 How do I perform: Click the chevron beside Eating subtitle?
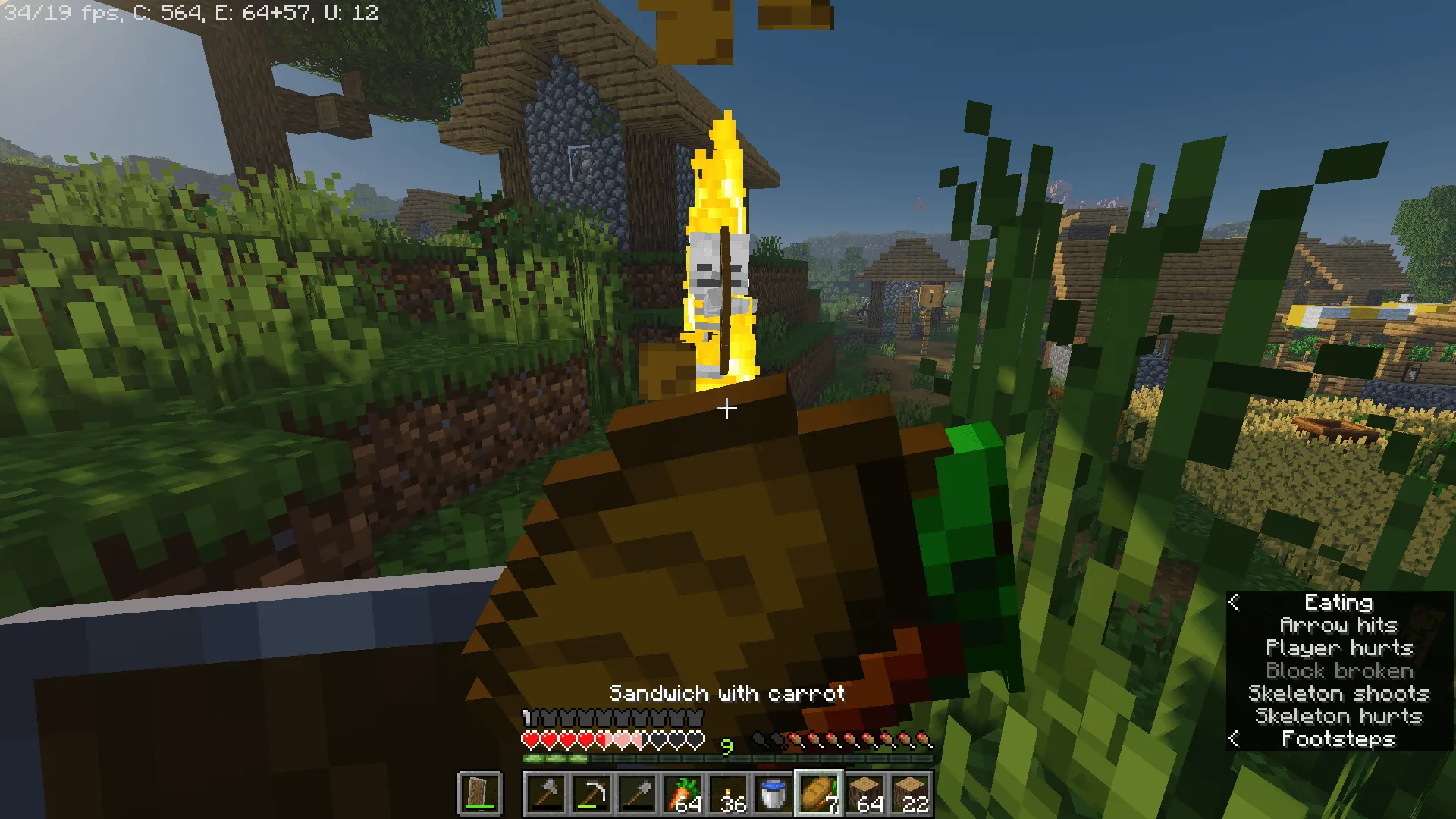[1234, 603]
